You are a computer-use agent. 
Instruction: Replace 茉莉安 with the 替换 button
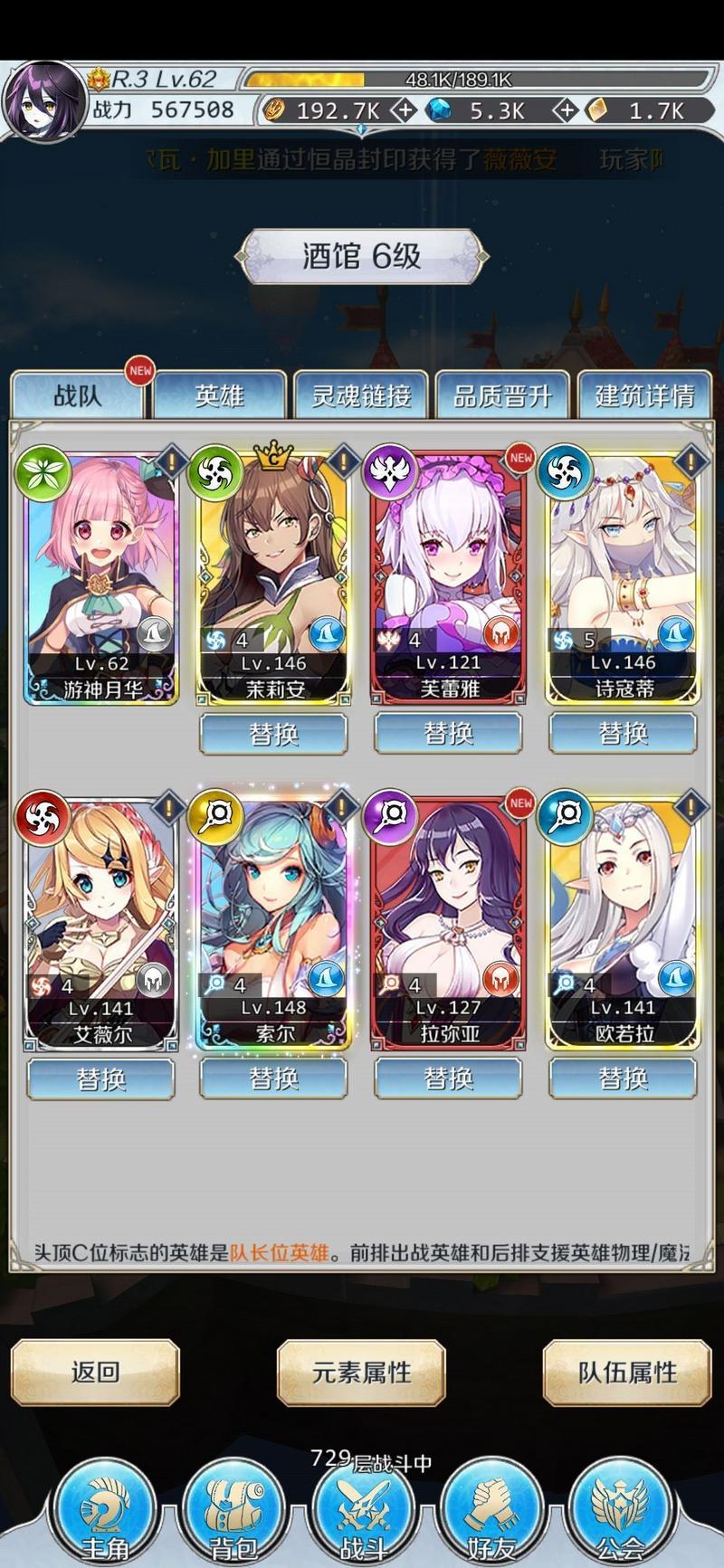273,733
